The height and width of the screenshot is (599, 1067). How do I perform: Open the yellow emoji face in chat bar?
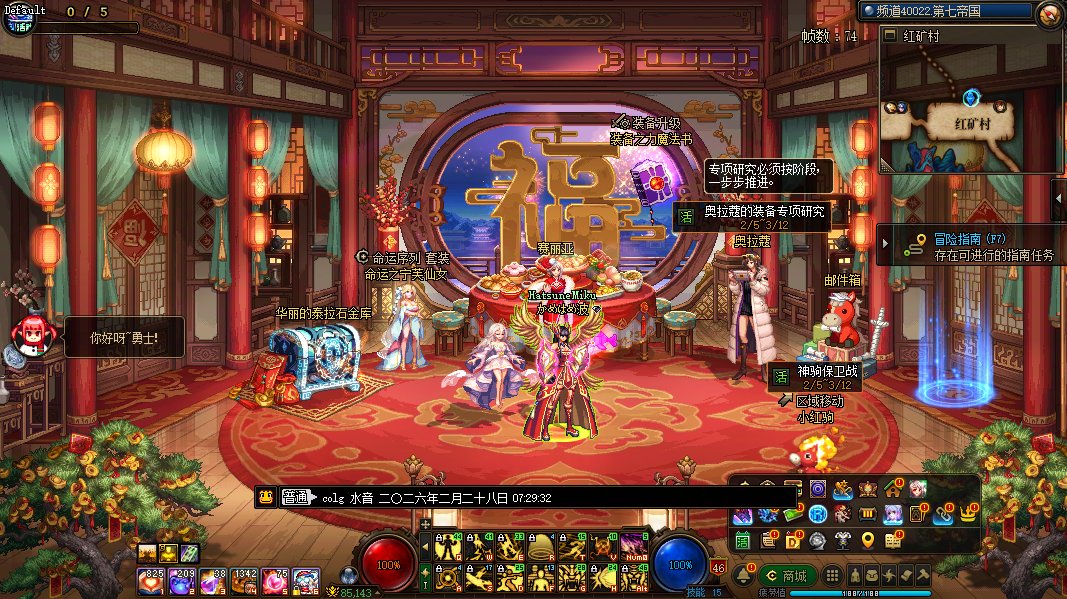coord(266,497)
